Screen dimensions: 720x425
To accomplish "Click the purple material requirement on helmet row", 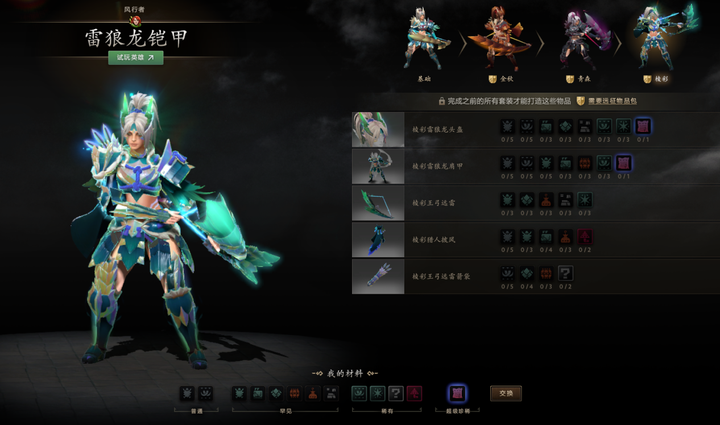I will pyautogui.click(x=642, y=126).
